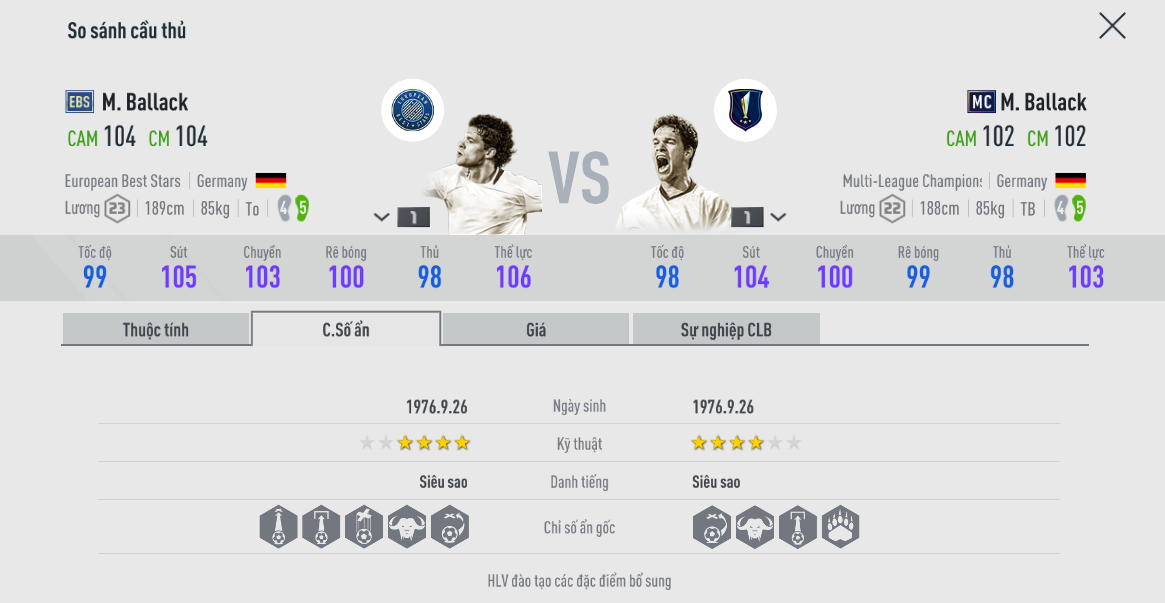This screenshot has height=603, width=1165.
Task: Select the C.Số ẩn tab
Action: pos(346,329)
